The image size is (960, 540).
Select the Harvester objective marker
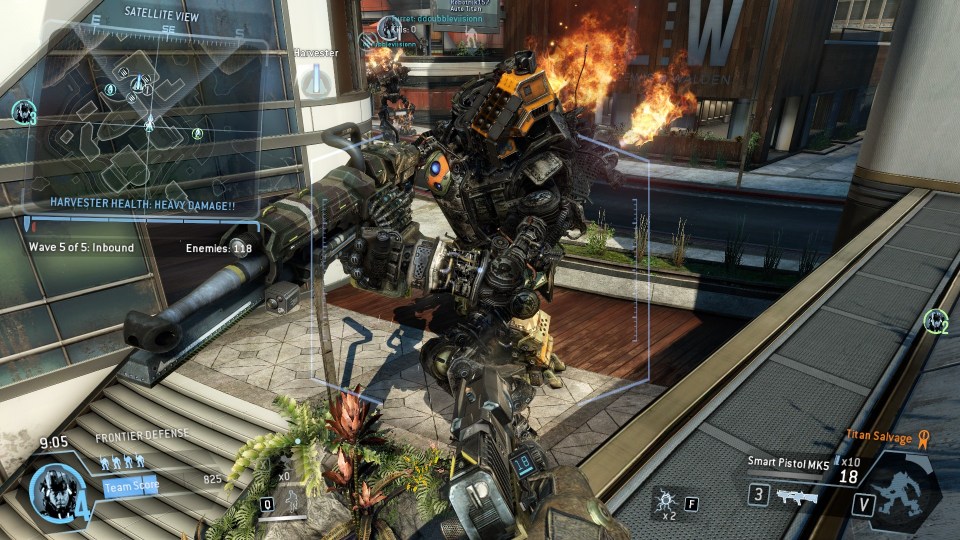pyautogui.click(x=316, y=77)
